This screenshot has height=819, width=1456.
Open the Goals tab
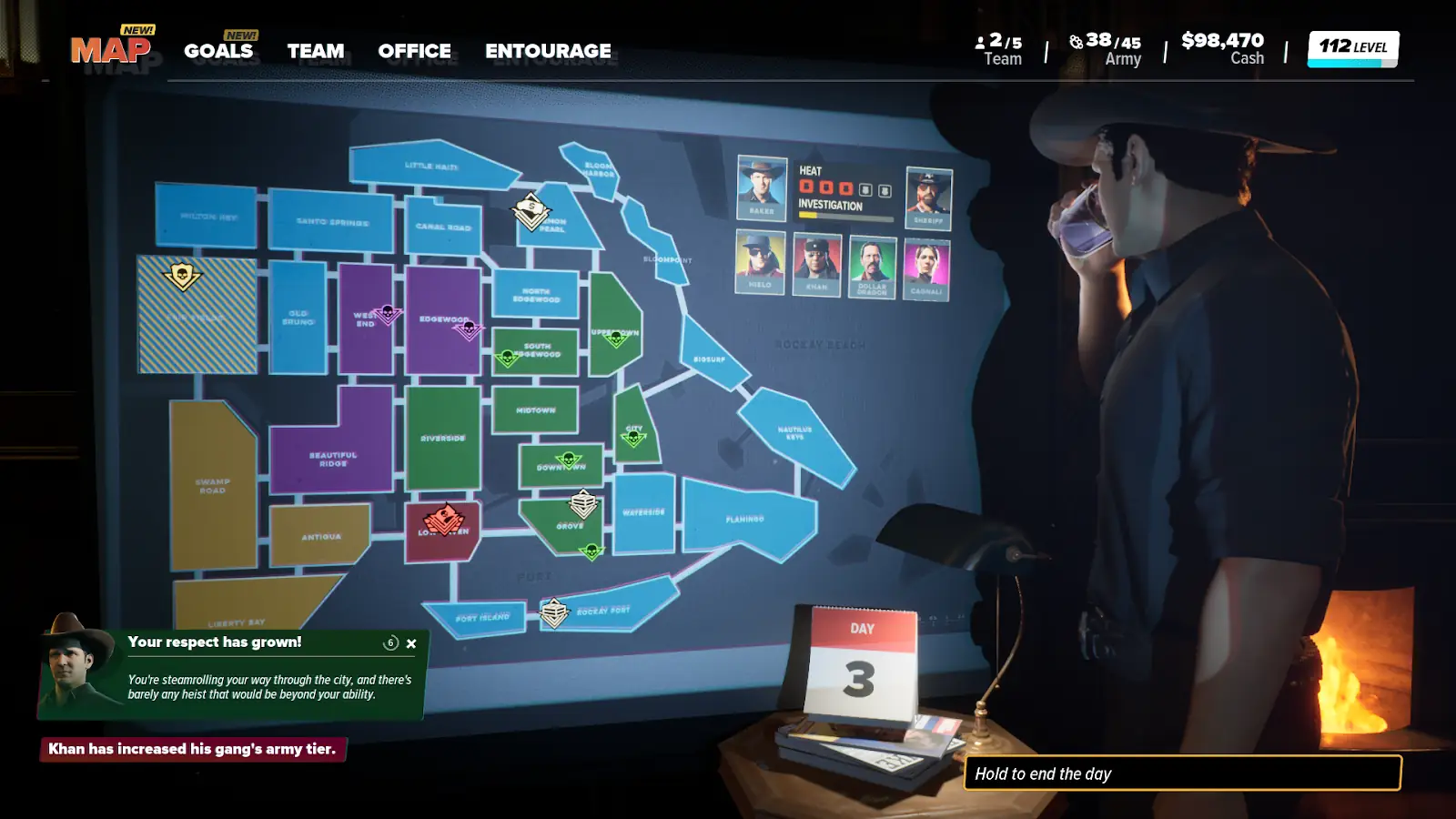pyautogui.click(x=218, y=51)
